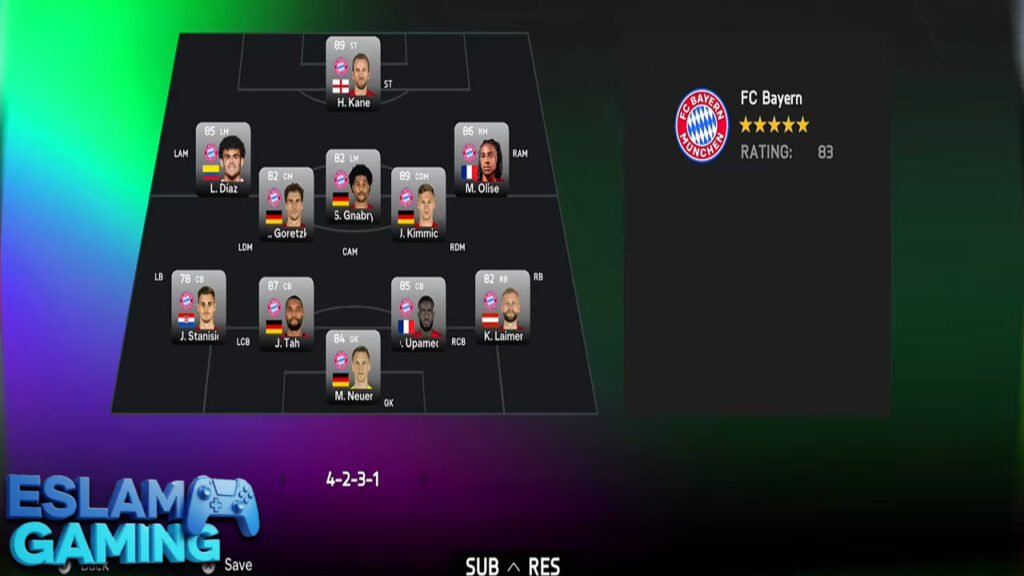The image size is (1024, 576).
Task: Choose J. Kimmich player card
Action: click(x=418, y=204)
